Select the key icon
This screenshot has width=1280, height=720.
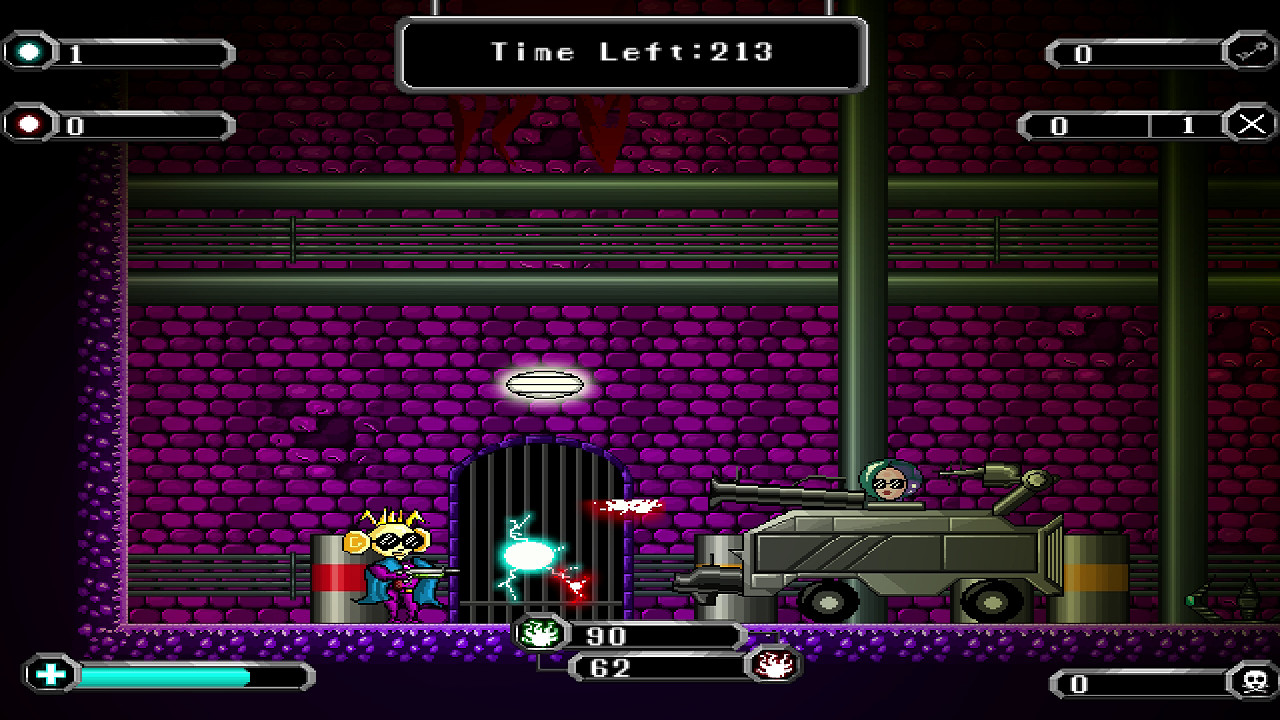click(1250, 53)
